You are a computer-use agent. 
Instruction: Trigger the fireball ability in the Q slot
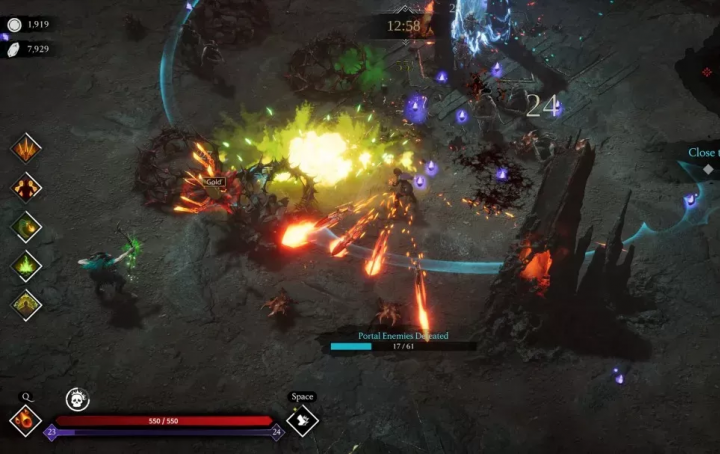pos(25,419)
